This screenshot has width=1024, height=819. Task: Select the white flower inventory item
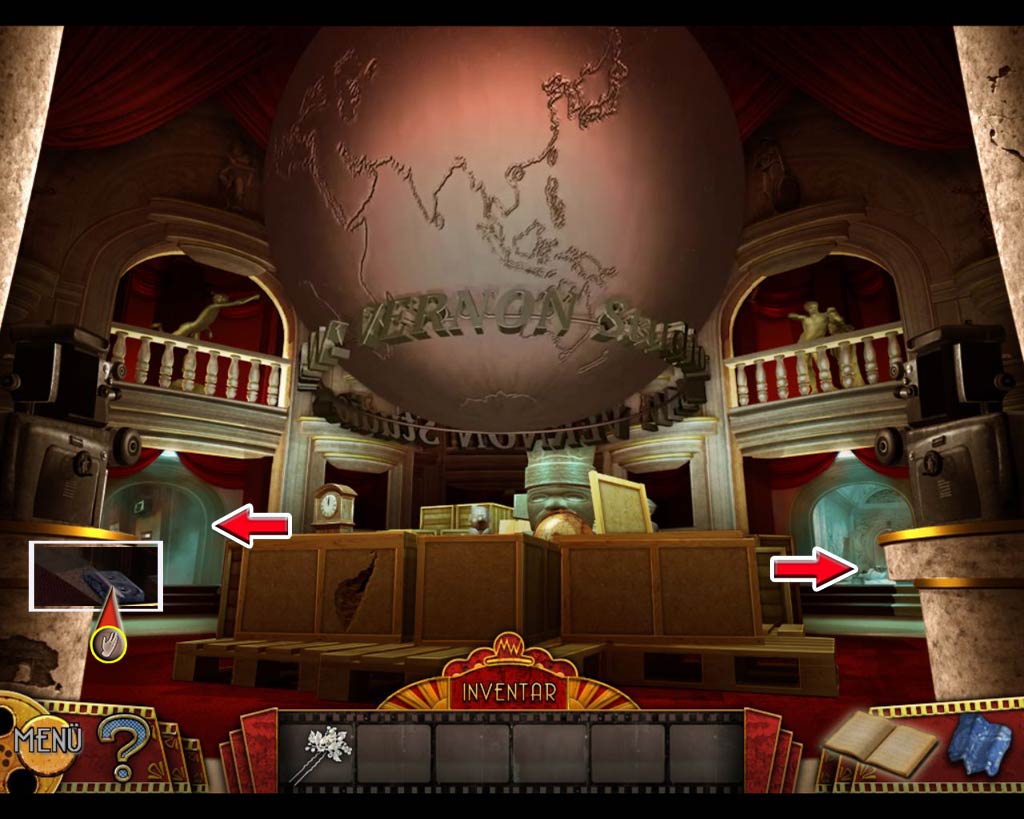tap(318, 753)
